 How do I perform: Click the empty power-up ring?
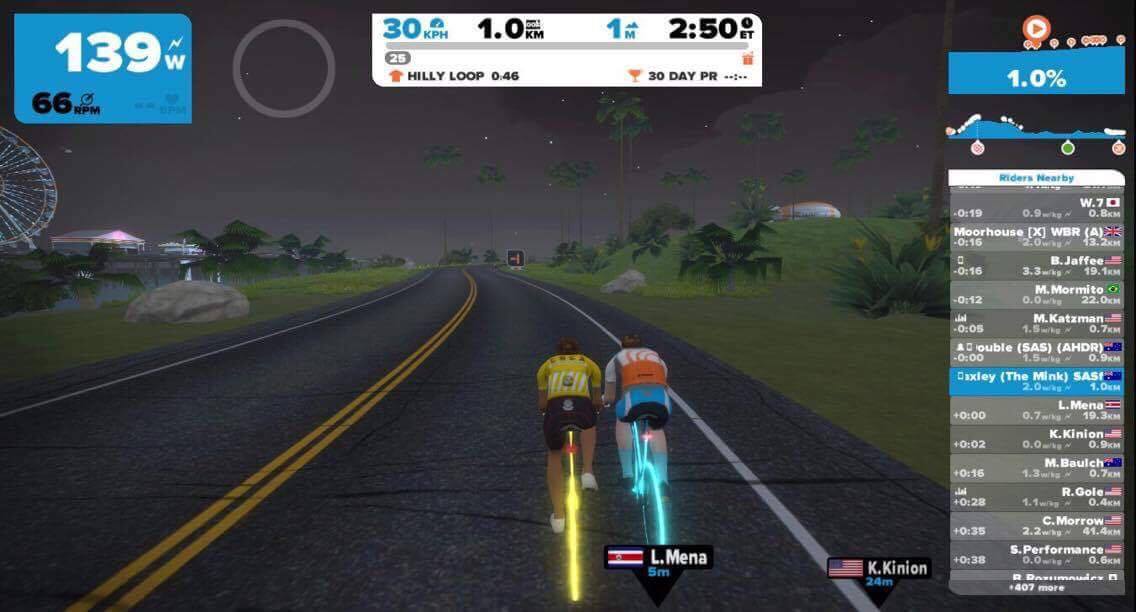(x=283, y=68)
